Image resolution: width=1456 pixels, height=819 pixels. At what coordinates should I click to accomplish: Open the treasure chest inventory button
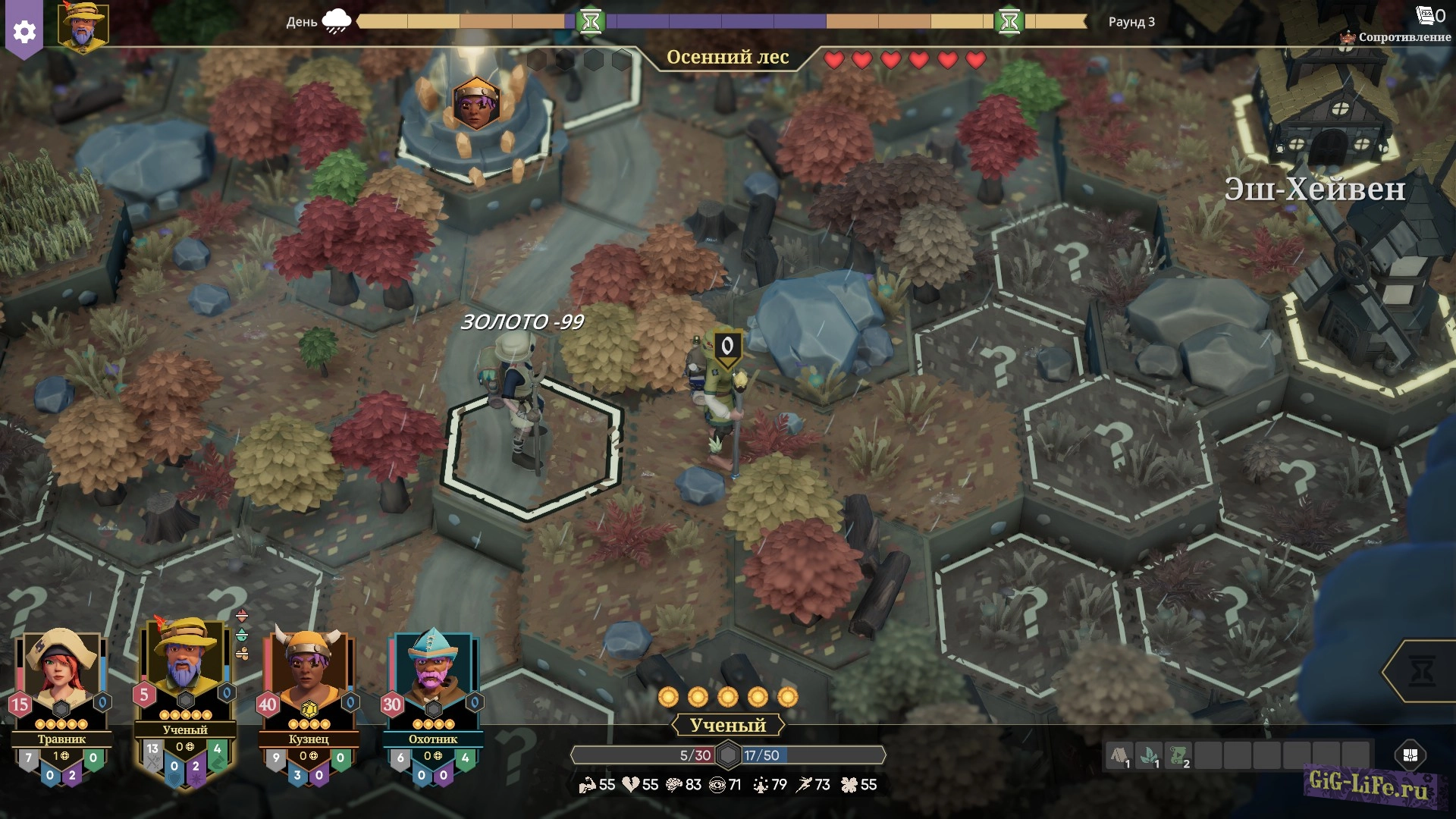(x=1410, y=755)
